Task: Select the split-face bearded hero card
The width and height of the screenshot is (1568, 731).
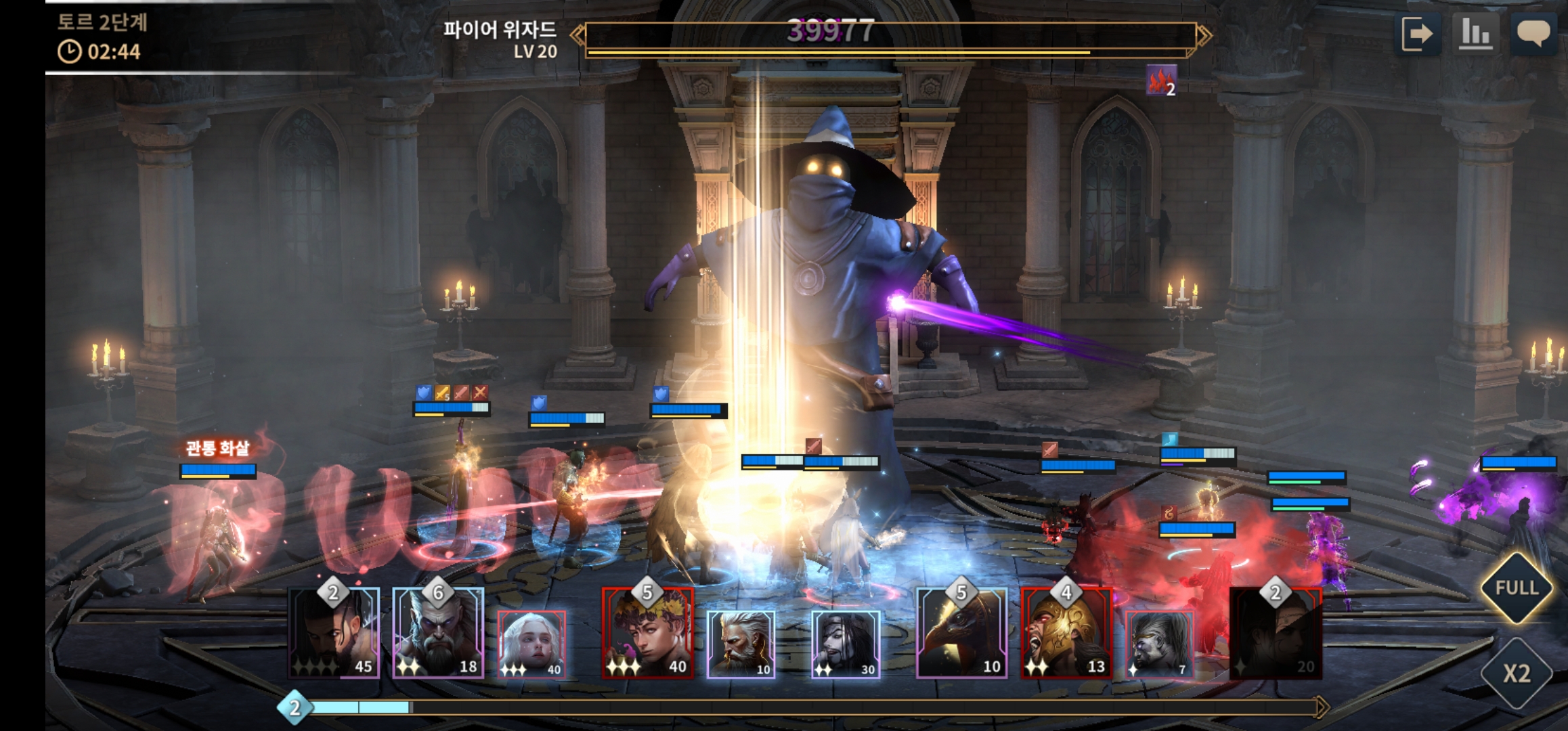Action: click(x=334, y=633)
